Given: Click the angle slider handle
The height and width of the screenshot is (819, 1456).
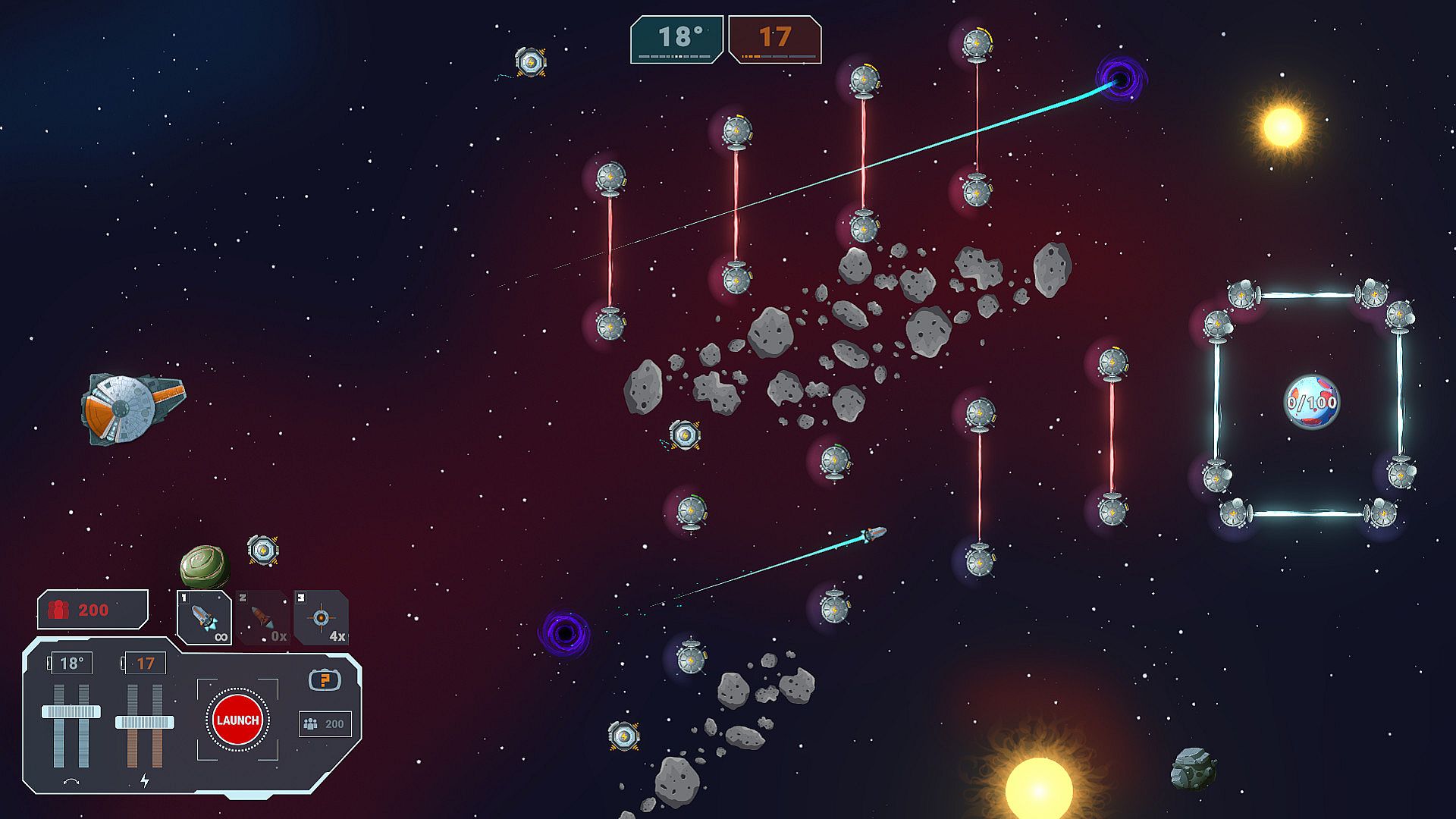Looking at the screenshot, I should [x=71, y=711].
